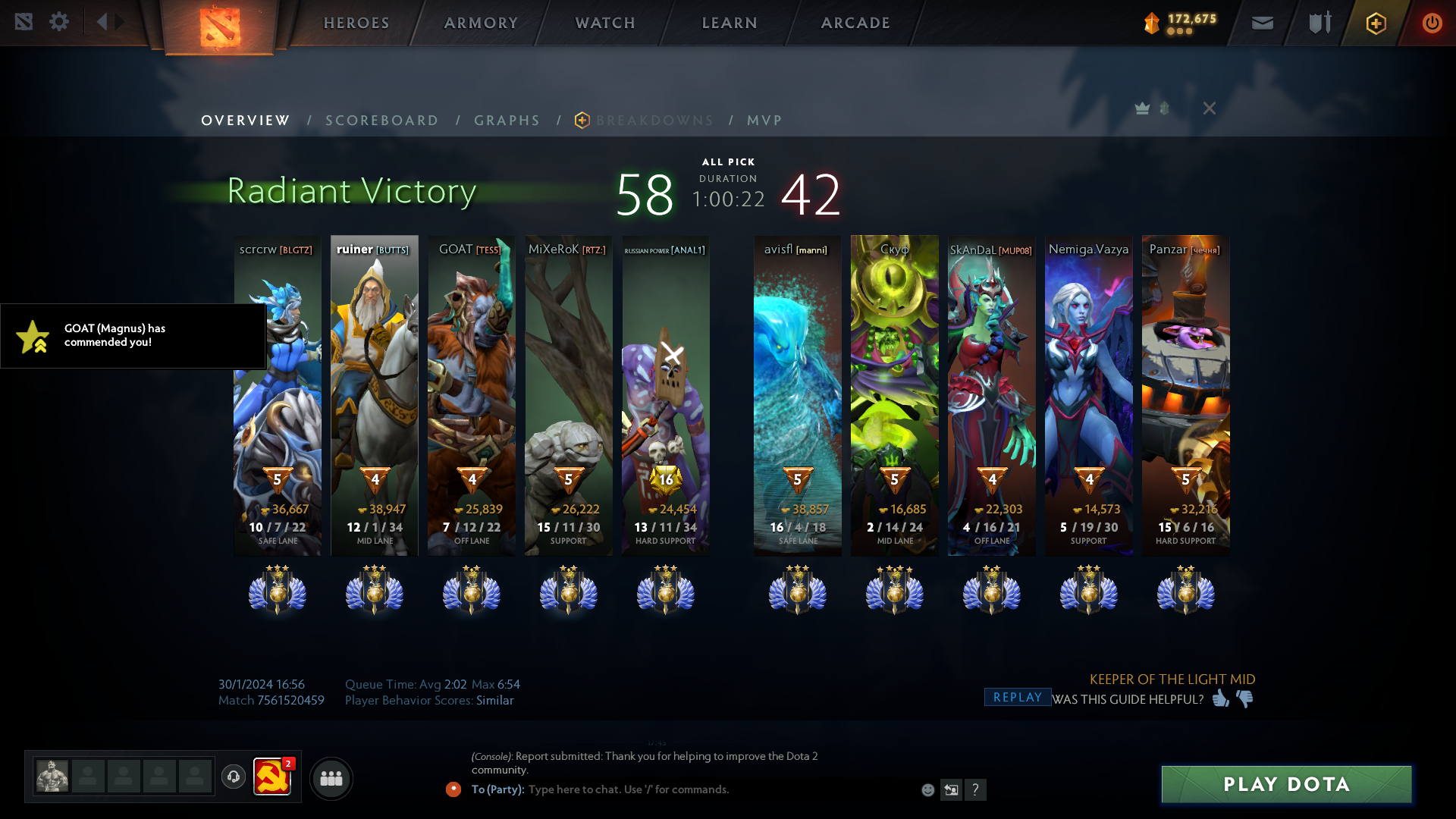The height and width of the screenshot is (819, 1456).
Task: Select ruiner's Keeper of the Light card
Action: pyautogui.click(x=375, y=394)
